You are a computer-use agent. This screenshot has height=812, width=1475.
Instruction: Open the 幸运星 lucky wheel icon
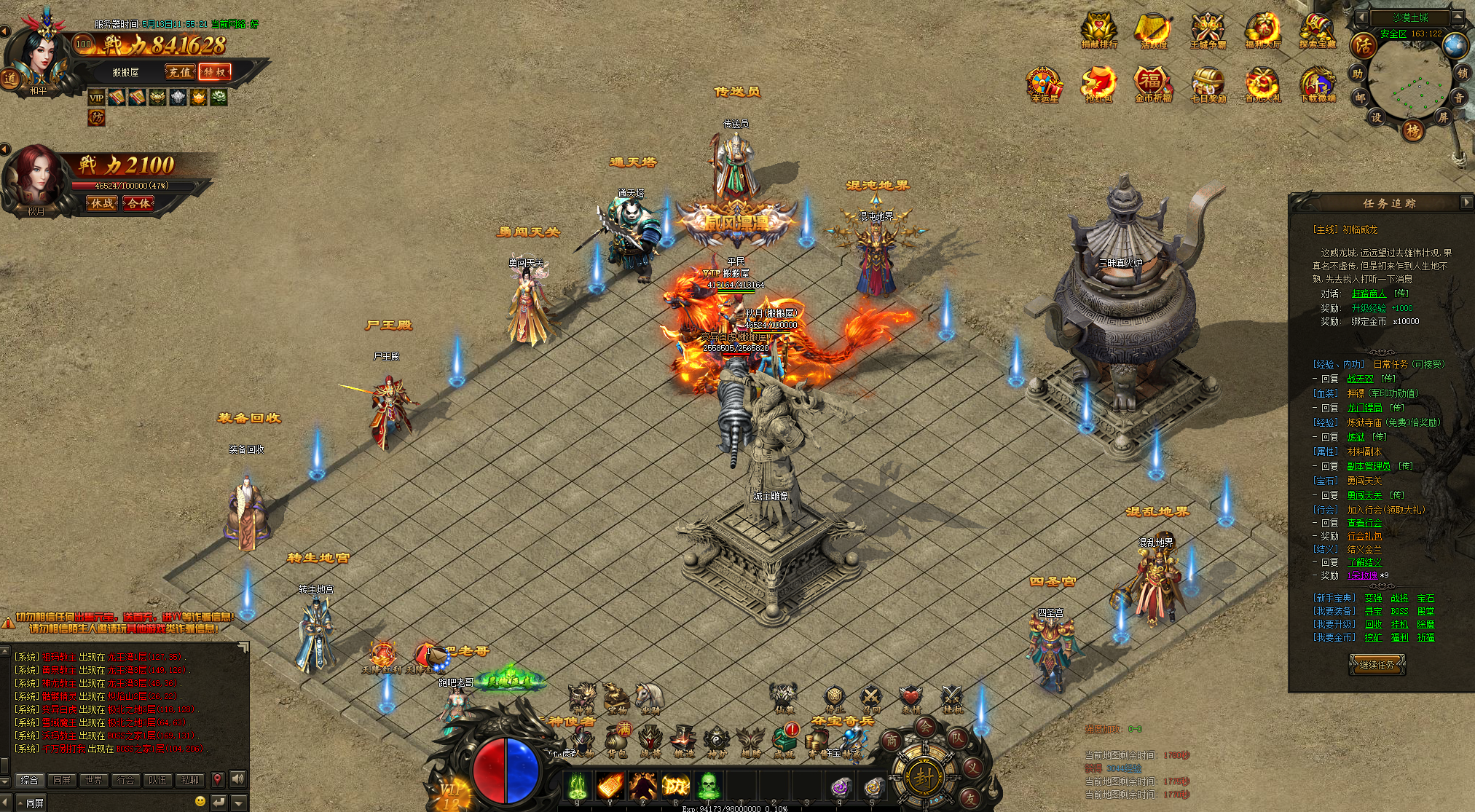(x=1044, y=85)
